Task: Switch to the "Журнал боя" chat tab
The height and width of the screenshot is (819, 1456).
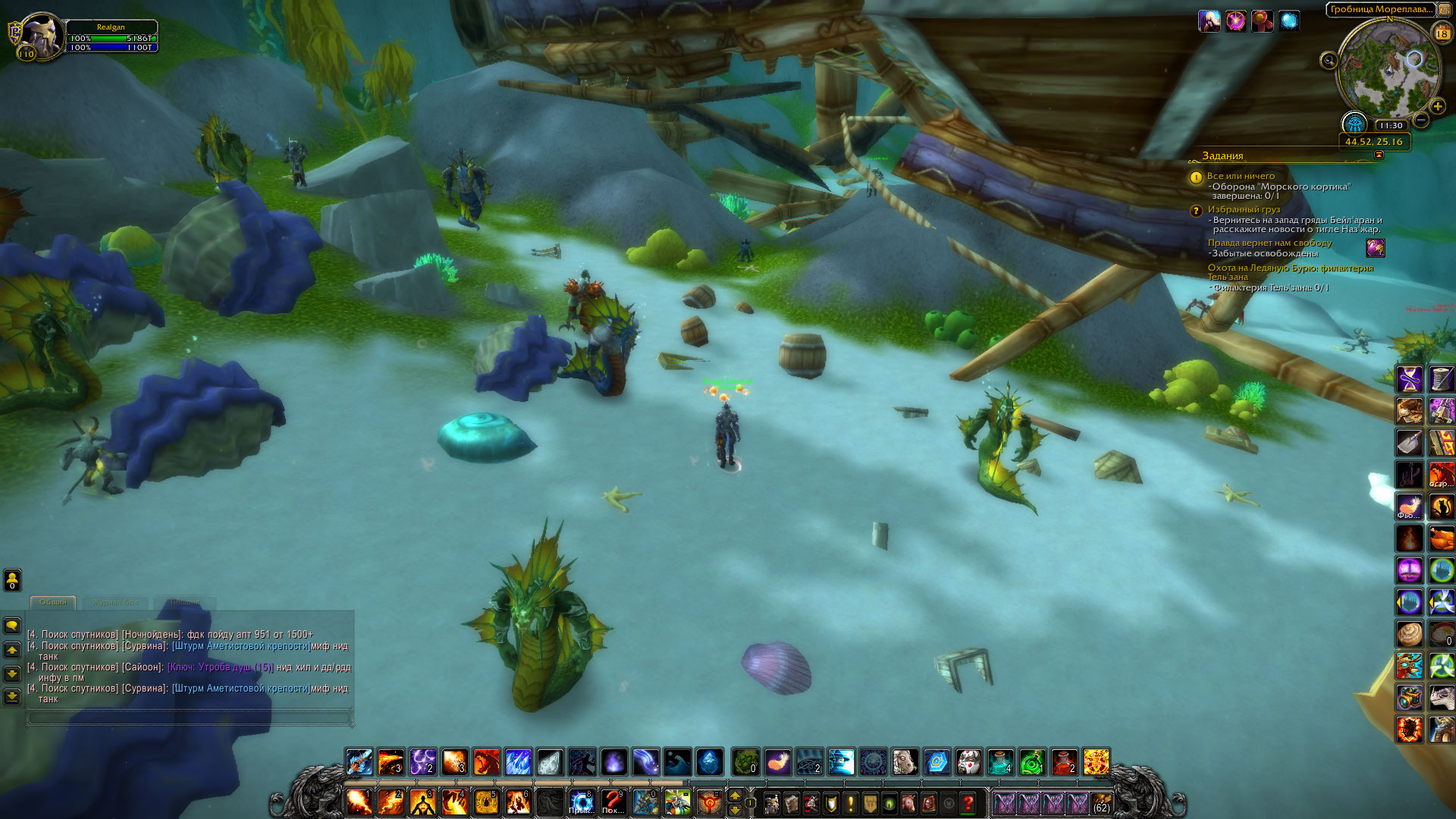Action: click(115, 602)
